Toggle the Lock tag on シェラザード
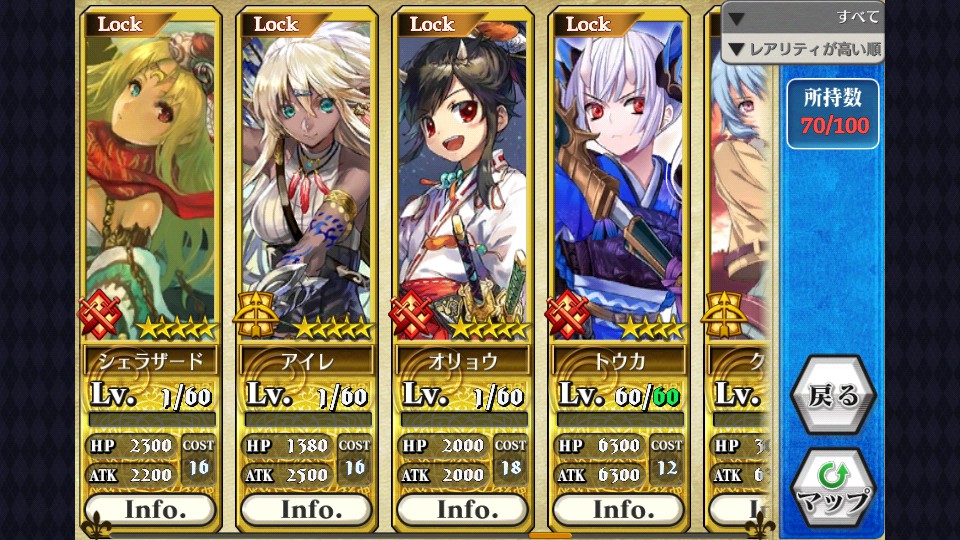 (122, 24)
